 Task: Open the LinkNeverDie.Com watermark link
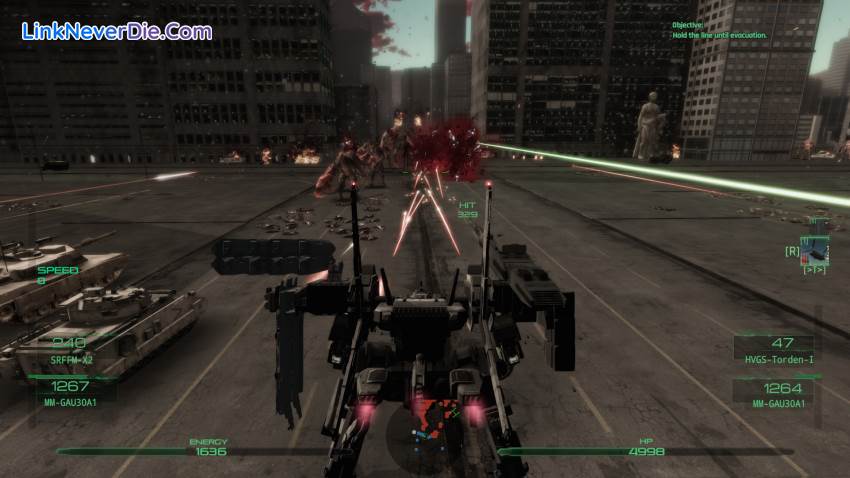pyautogui.click(x=116, y=31)
